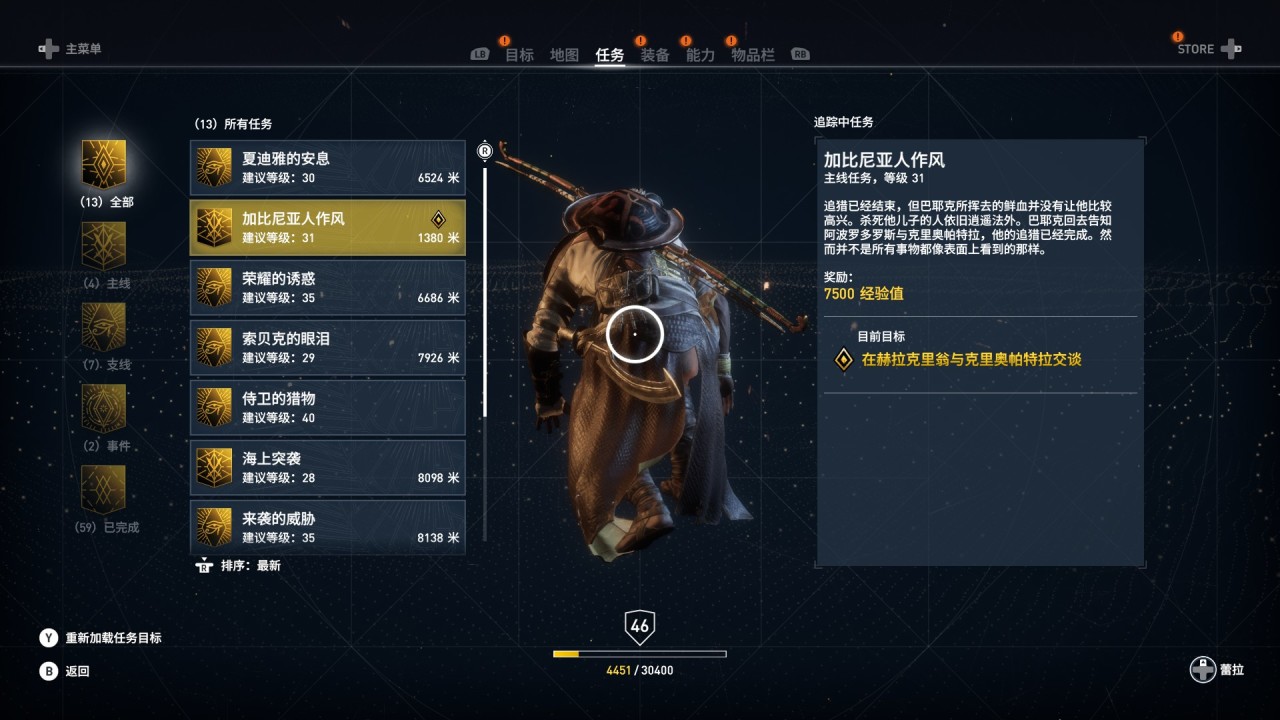1280x720 pixels.
Task: Select the quest 夏迪雅的安息
Action: pos(327,167)
